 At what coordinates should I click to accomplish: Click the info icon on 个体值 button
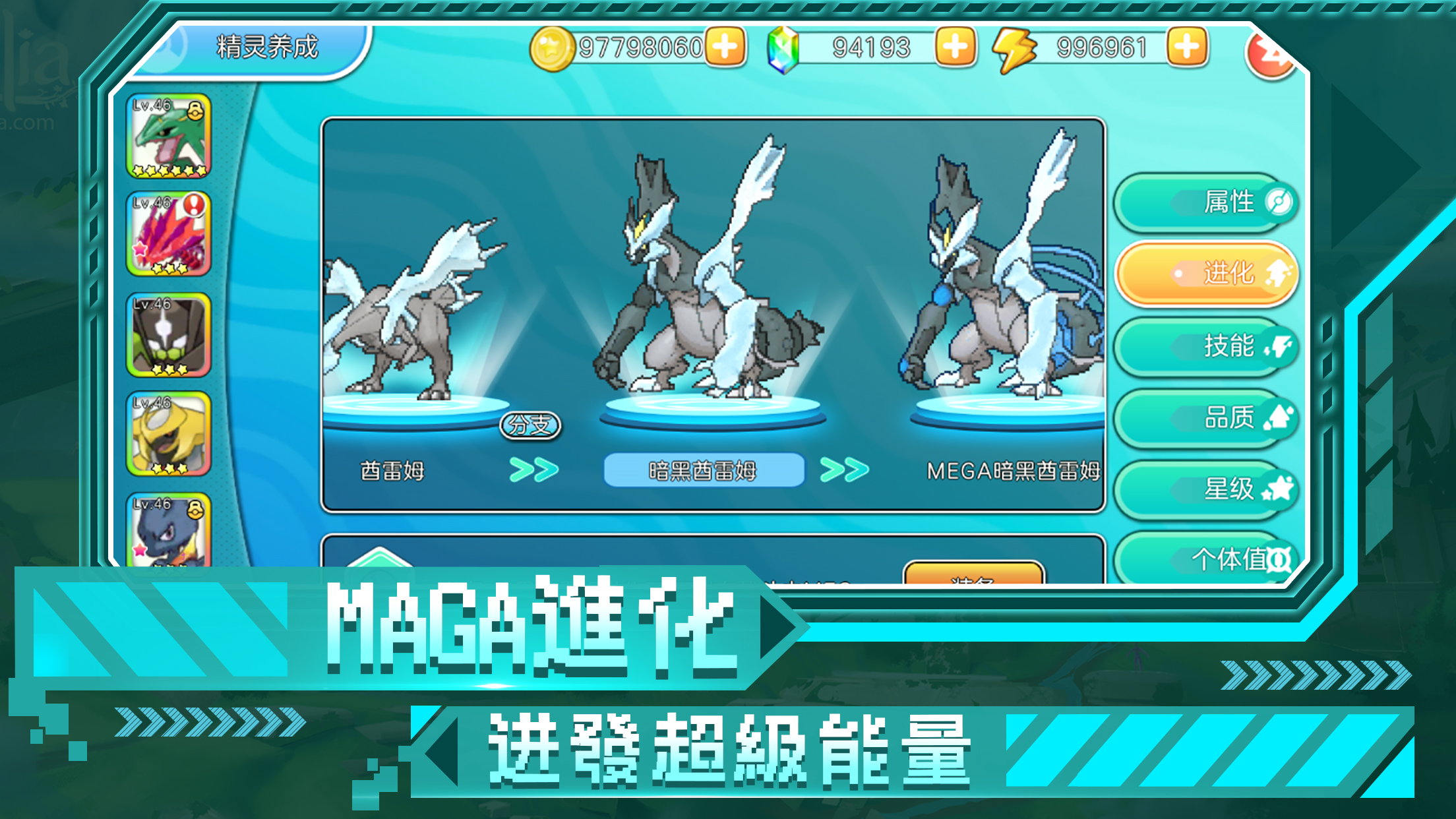tap(1281, 561)
